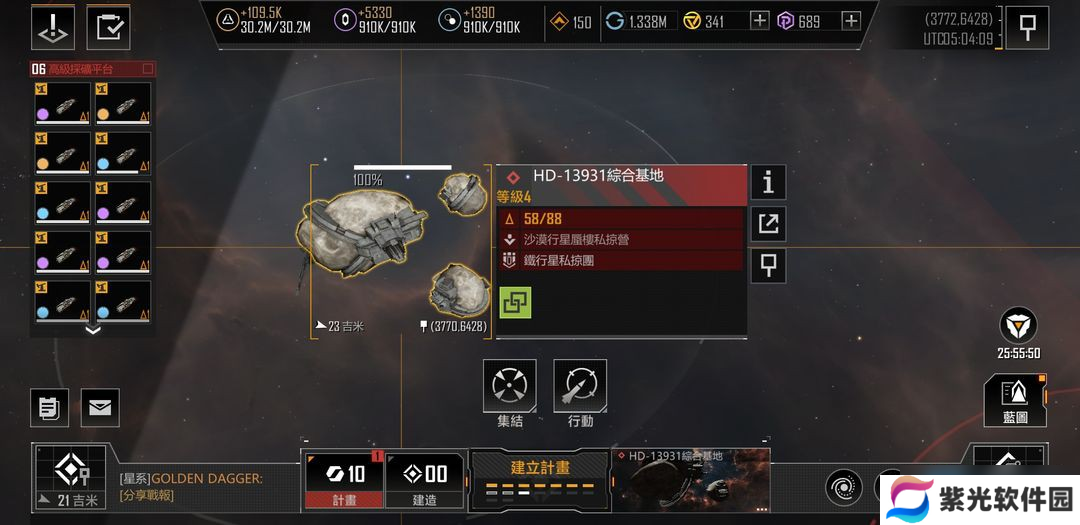Image resolution: width=1080 pixels, height=525 pixels.
Task: Click the share/export arrow button
Action: coord(768,224)
